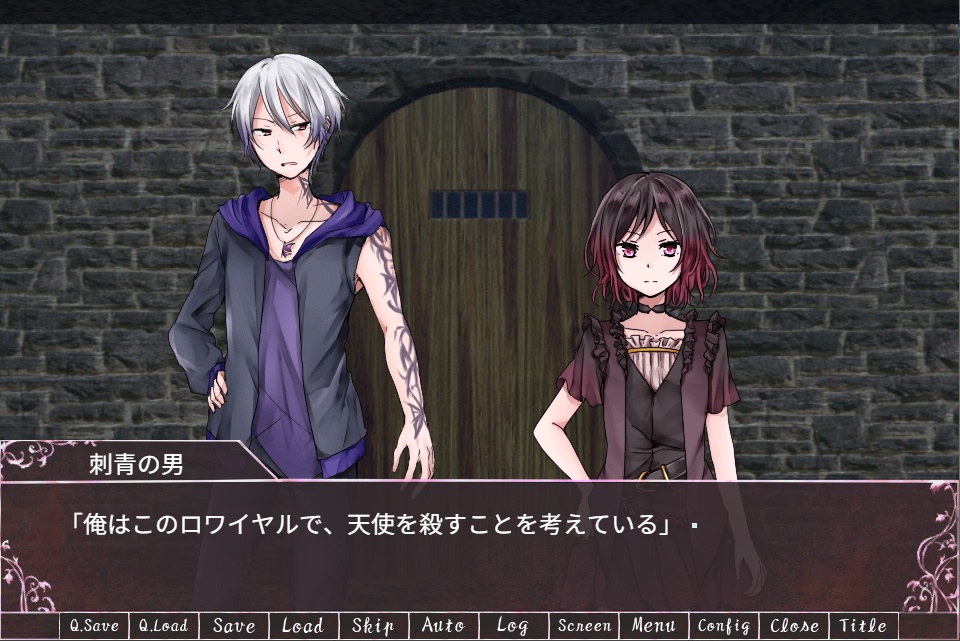This screenshot has height=641, width=960.
Task: Quick load with Q.Load
Action: point(164,626)
